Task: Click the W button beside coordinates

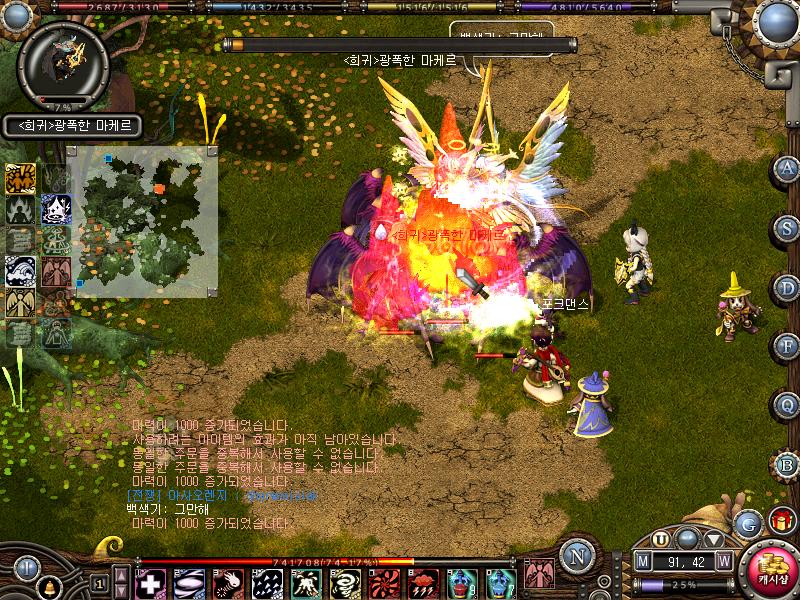Action: coord(723,562)
